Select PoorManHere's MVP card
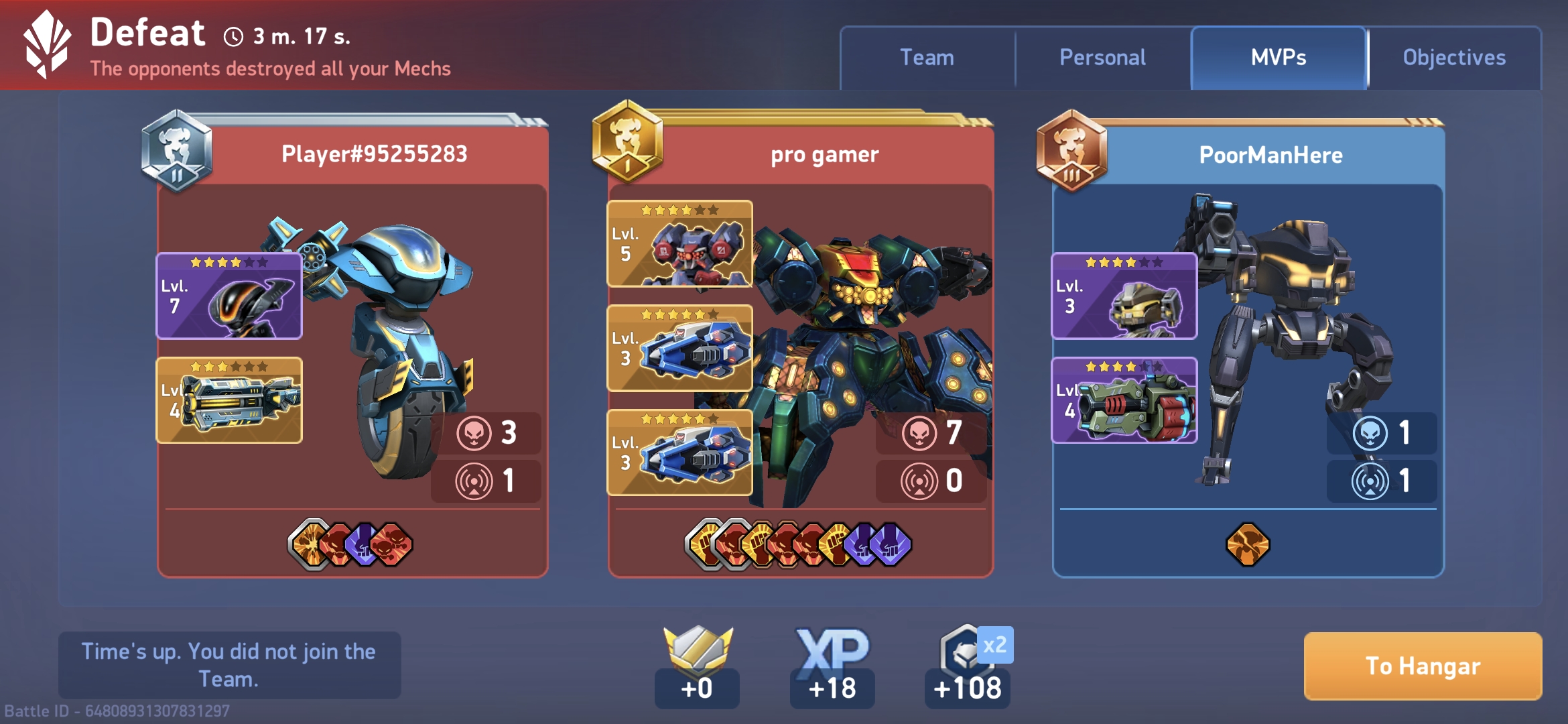The image size is (1568, 724). click(1270, 155)
